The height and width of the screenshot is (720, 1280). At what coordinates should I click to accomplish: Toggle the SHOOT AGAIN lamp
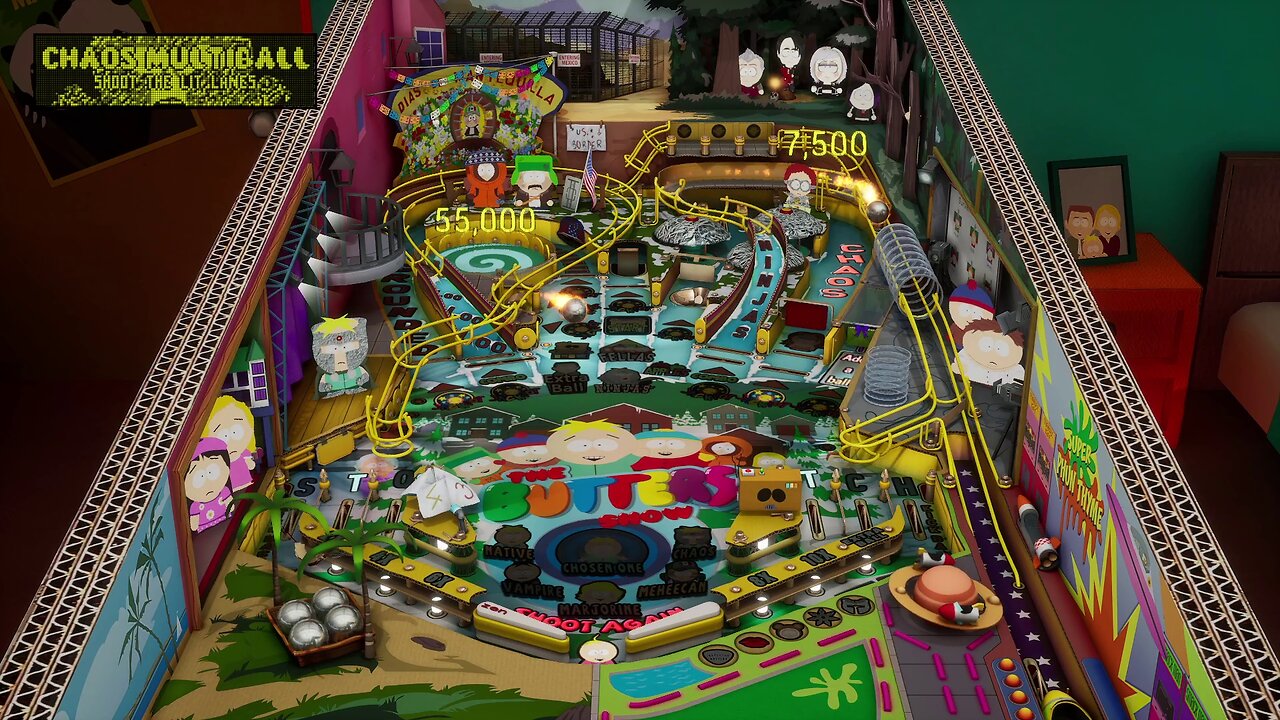(597, 621)
